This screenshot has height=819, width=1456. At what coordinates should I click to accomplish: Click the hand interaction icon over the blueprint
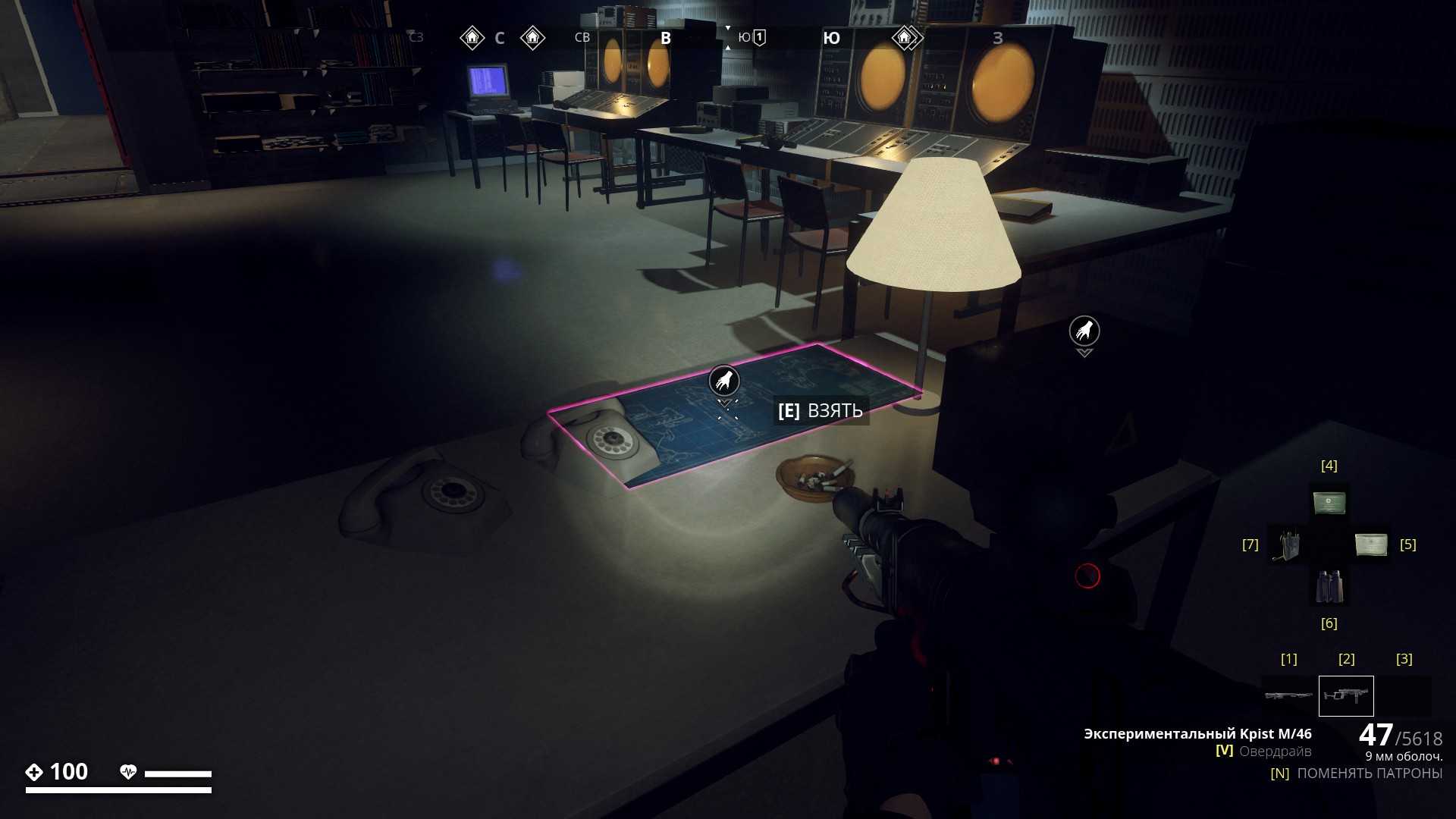(723, 380)
